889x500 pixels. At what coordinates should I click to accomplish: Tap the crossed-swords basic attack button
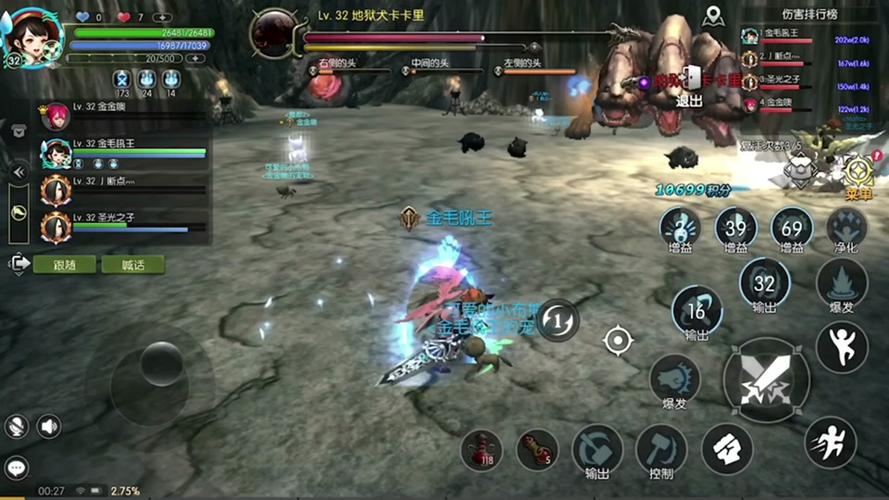[x=765, y=380]
